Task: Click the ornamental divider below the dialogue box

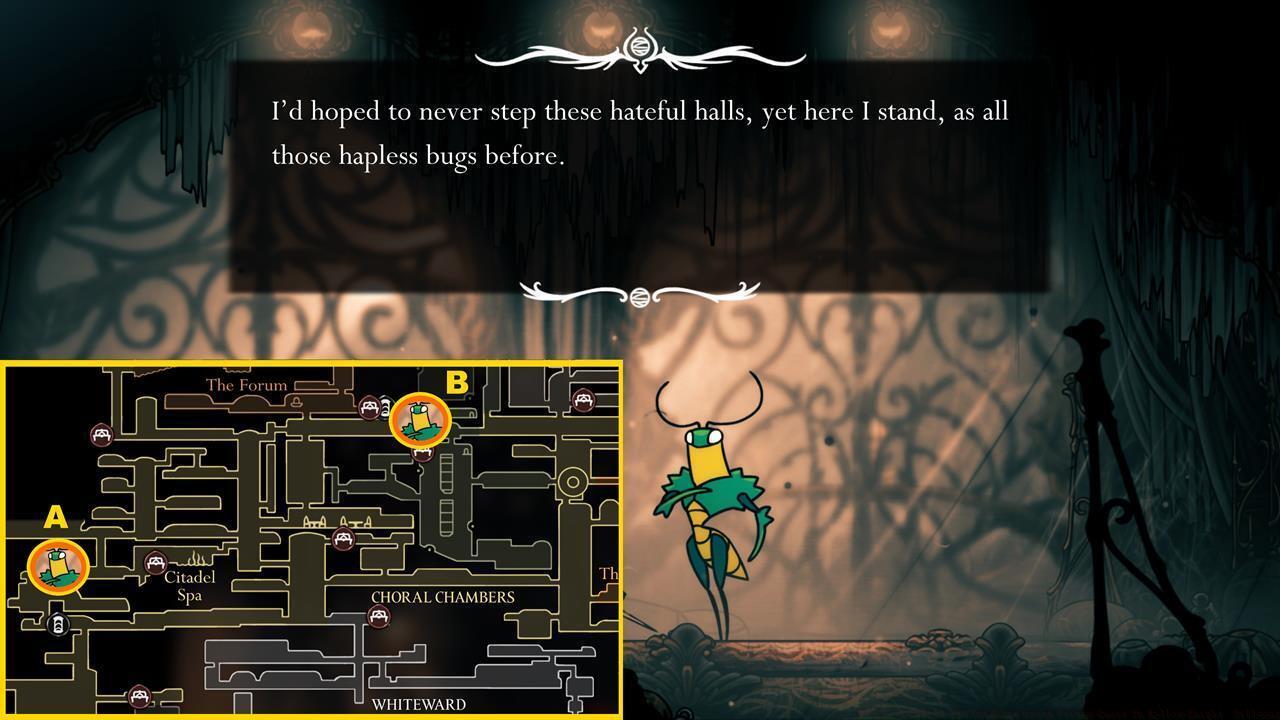Action: point(637,293)
